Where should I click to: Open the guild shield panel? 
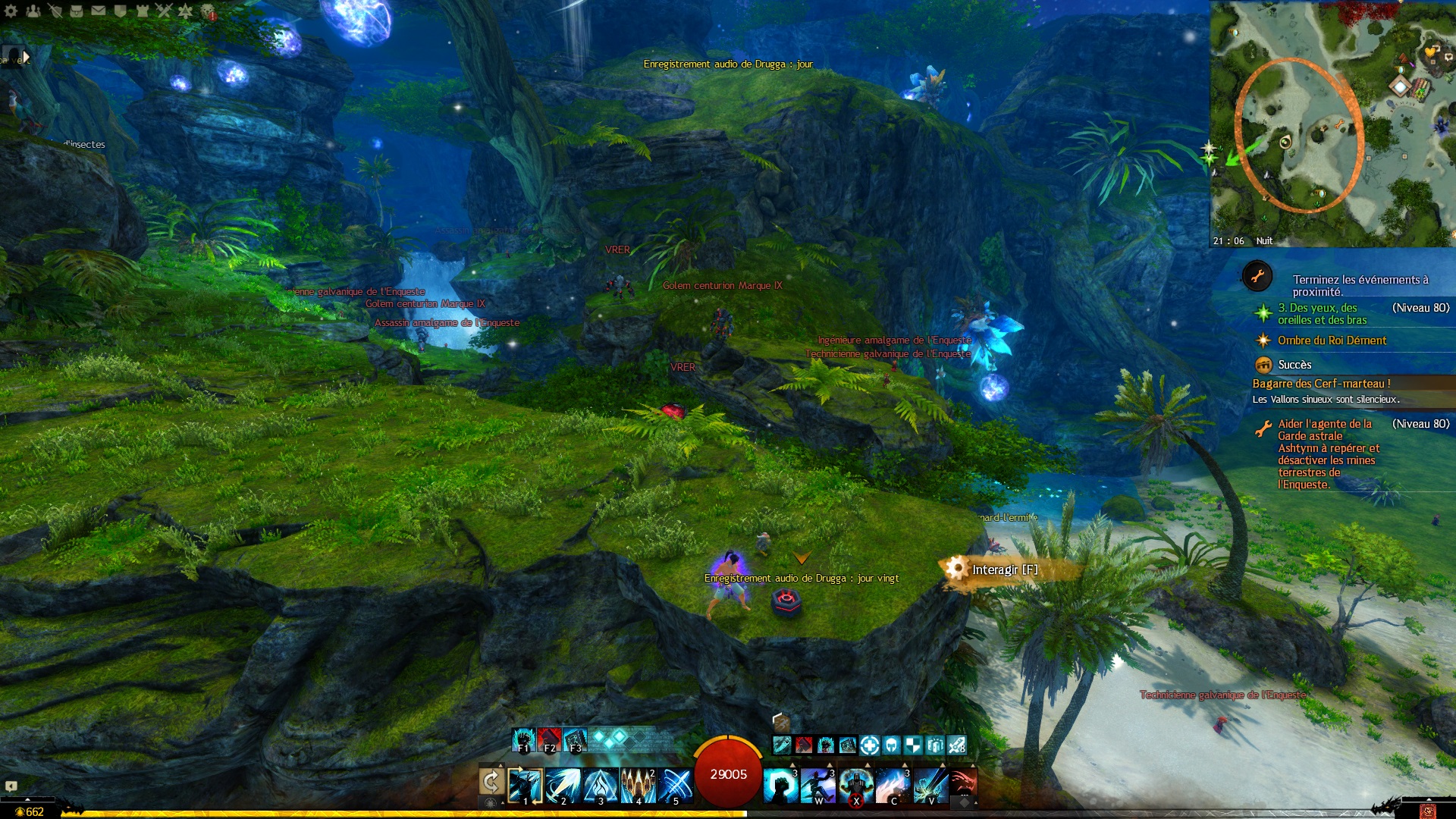(120, 11)
